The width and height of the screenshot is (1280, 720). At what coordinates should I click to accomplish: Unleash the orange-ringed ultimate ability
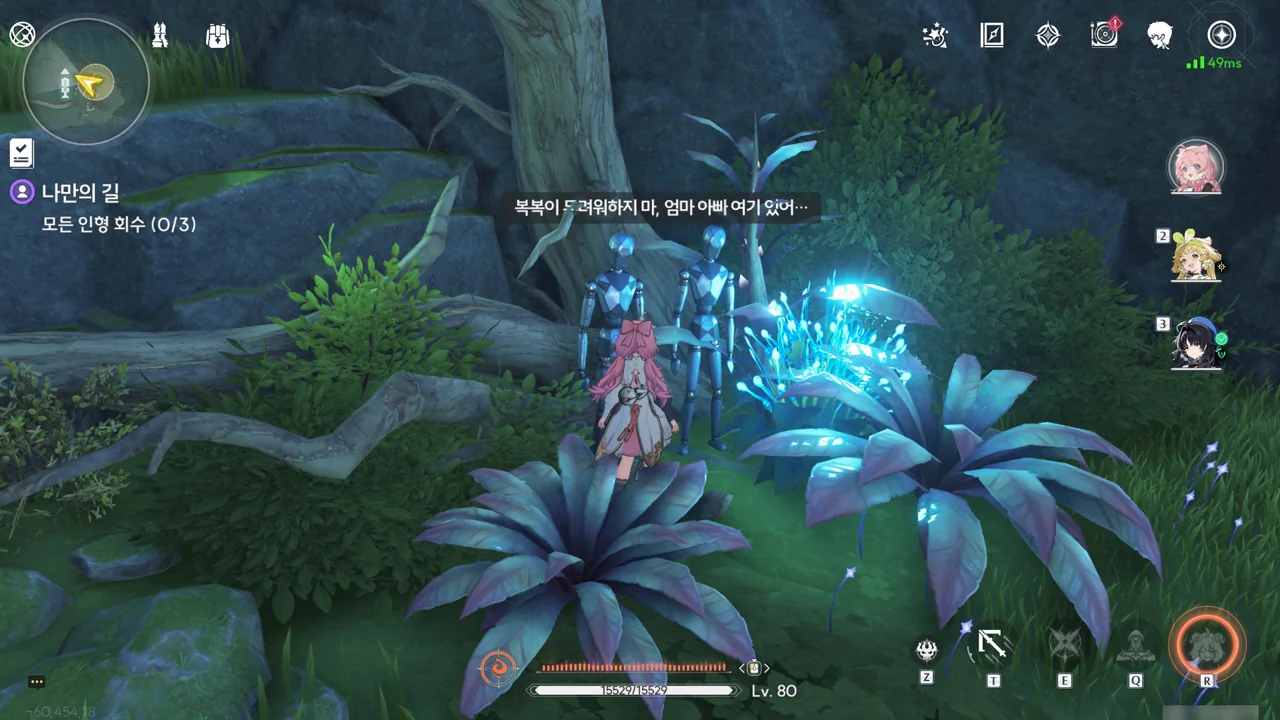pos(1207,643)
